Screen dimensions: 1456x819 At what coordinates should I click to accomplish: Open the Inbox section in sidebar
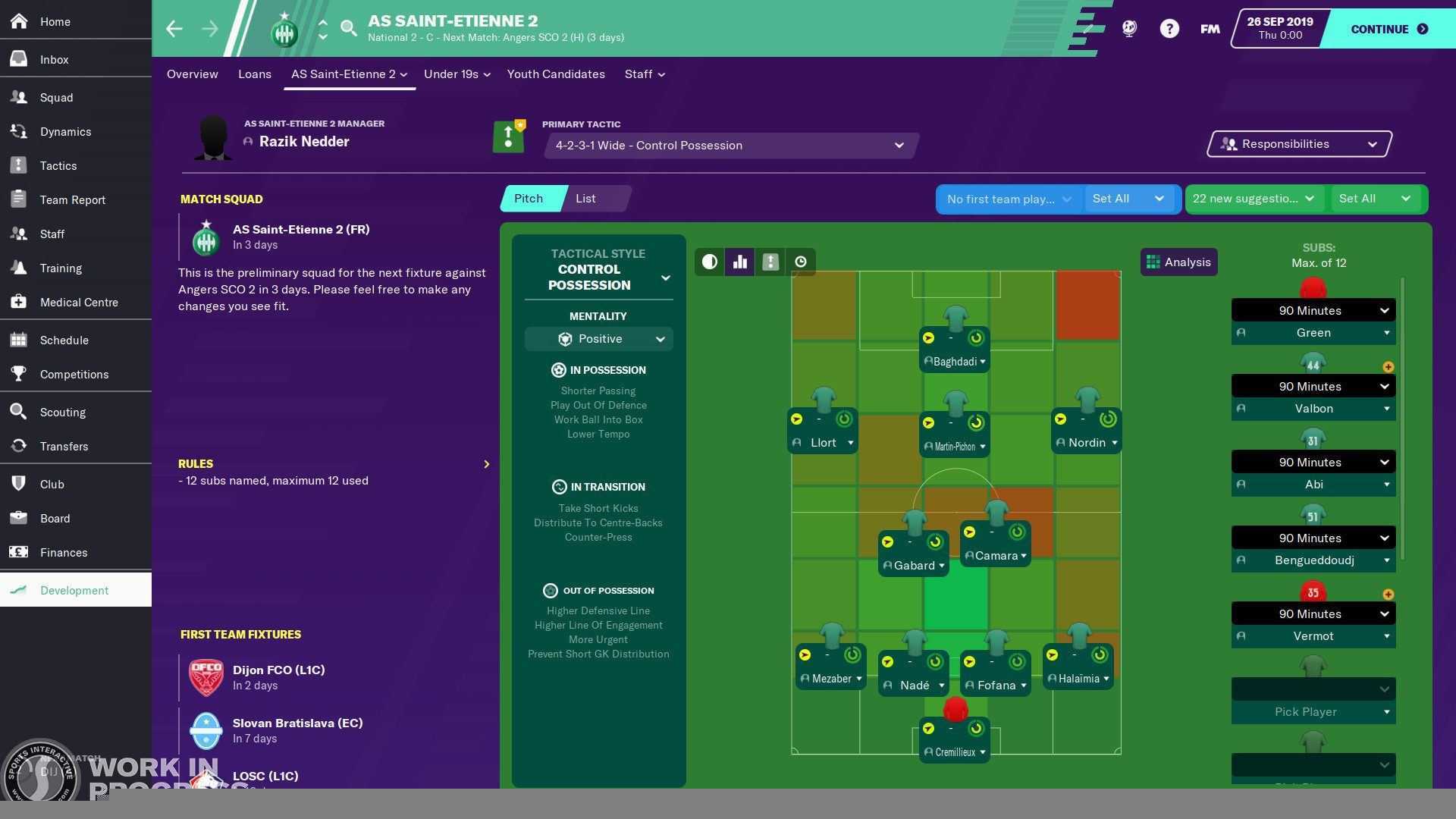click(54, 59)
